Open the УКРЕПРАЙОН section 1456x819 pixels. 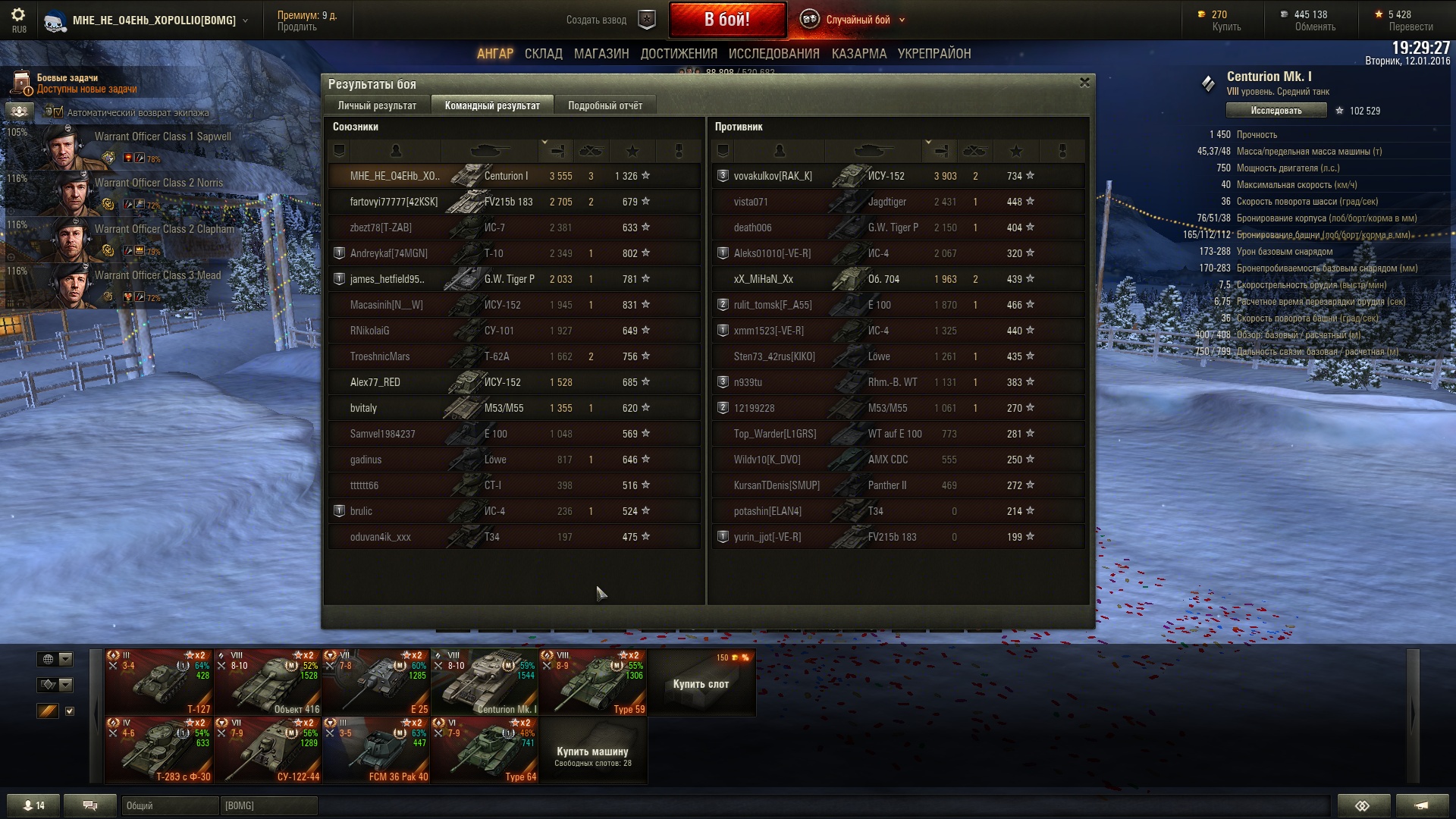(x=934, y=54)
